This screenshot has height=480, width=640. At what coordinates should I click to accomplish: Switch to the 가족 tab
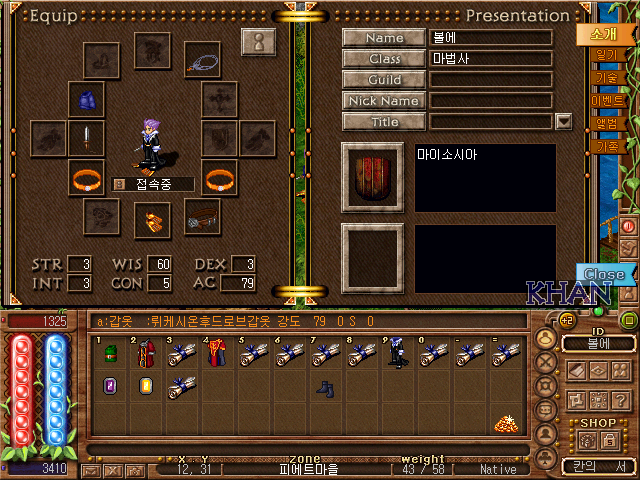606,146
